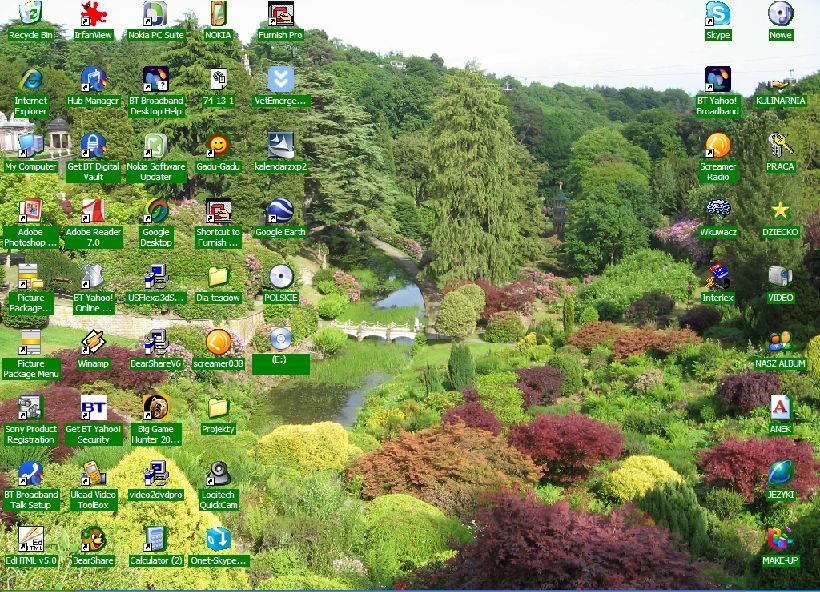Image resolution: width=820 pixels, height=592 pixels.
Task: Select the Google Earth desktop shortcut
Action: point(280,213)
